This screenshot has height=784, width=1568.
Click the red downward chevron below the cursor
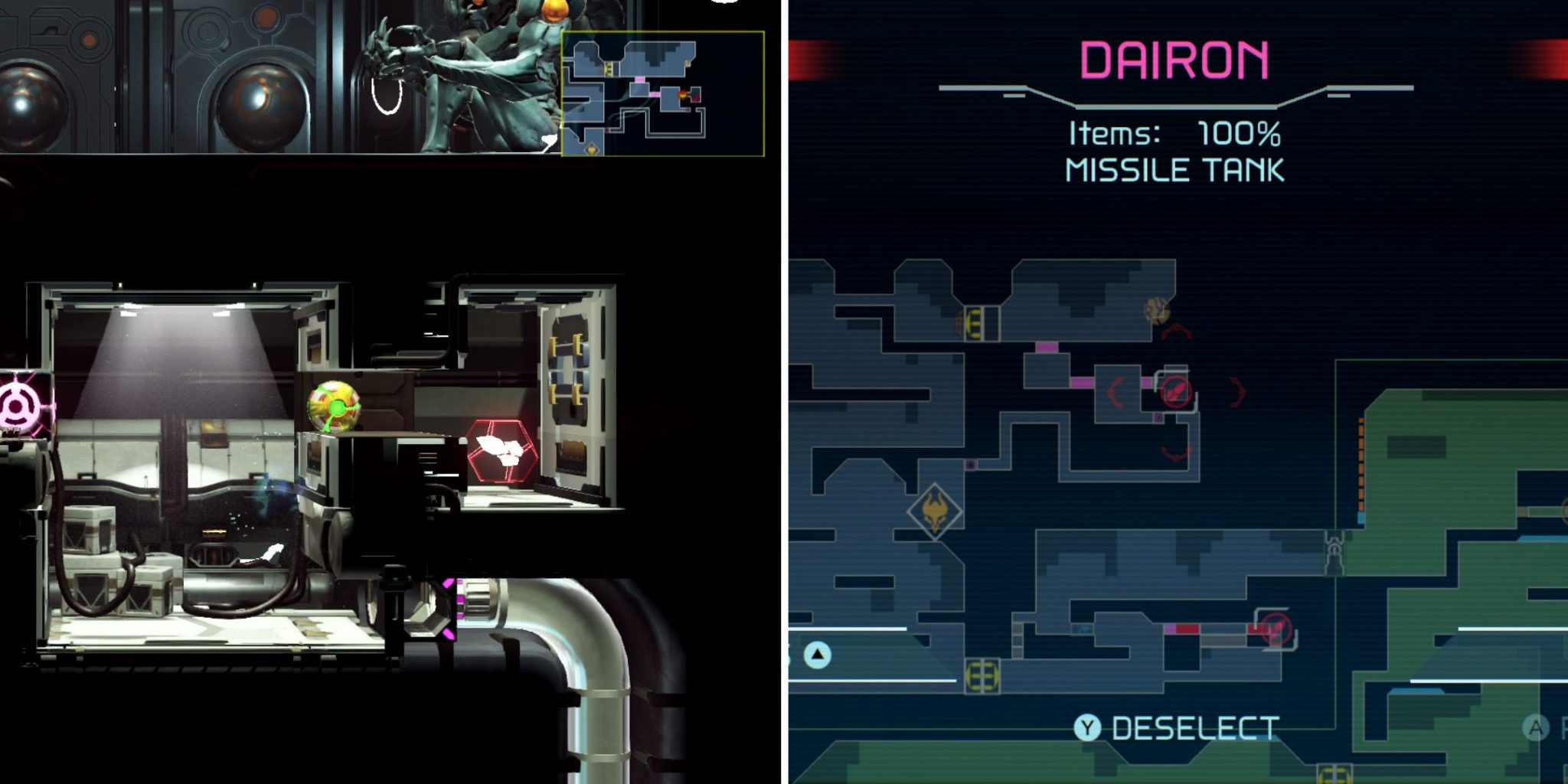(x=1177, y=450)
